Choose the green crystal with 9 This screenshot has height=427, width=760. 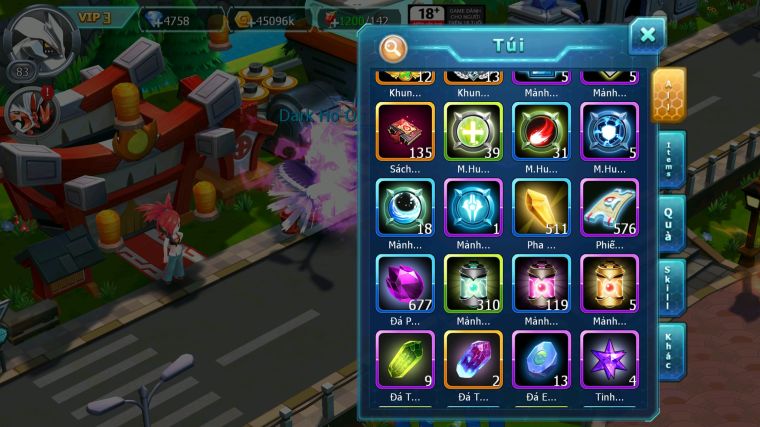405,359
